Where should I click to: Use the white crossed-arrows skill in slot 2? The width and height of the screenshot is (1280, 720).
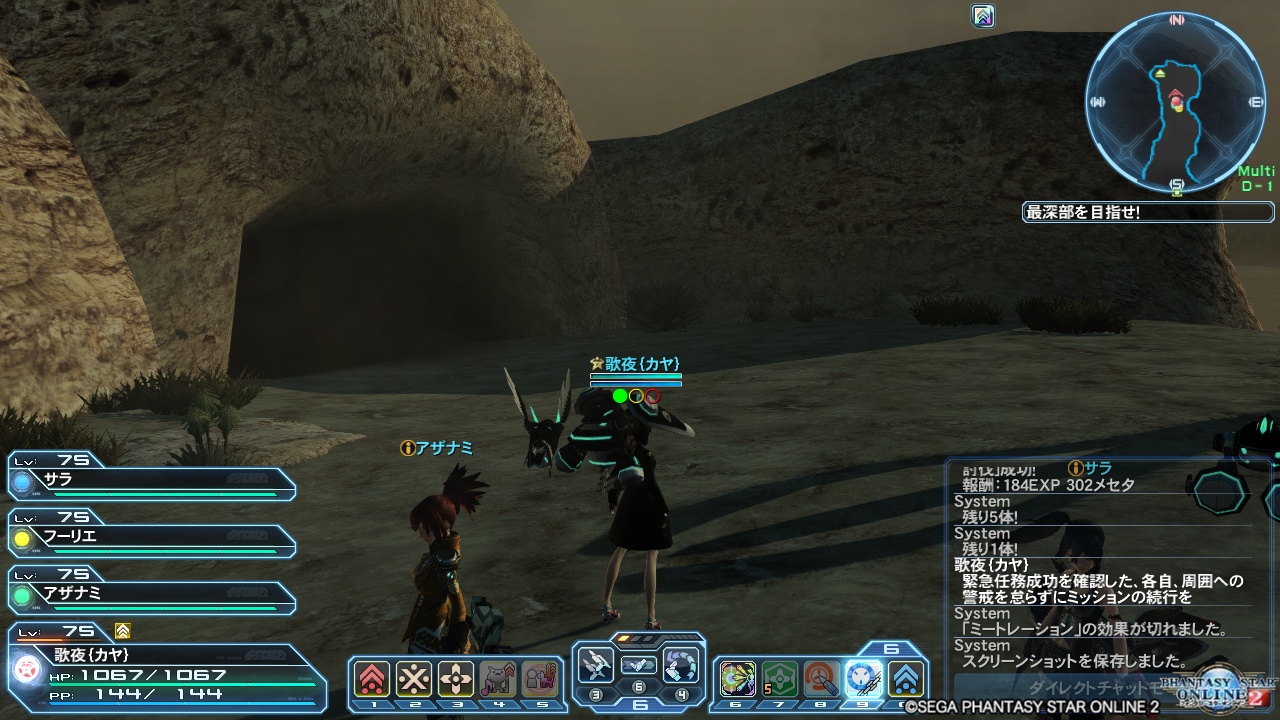pyautogui.click(x=414, y=679)
